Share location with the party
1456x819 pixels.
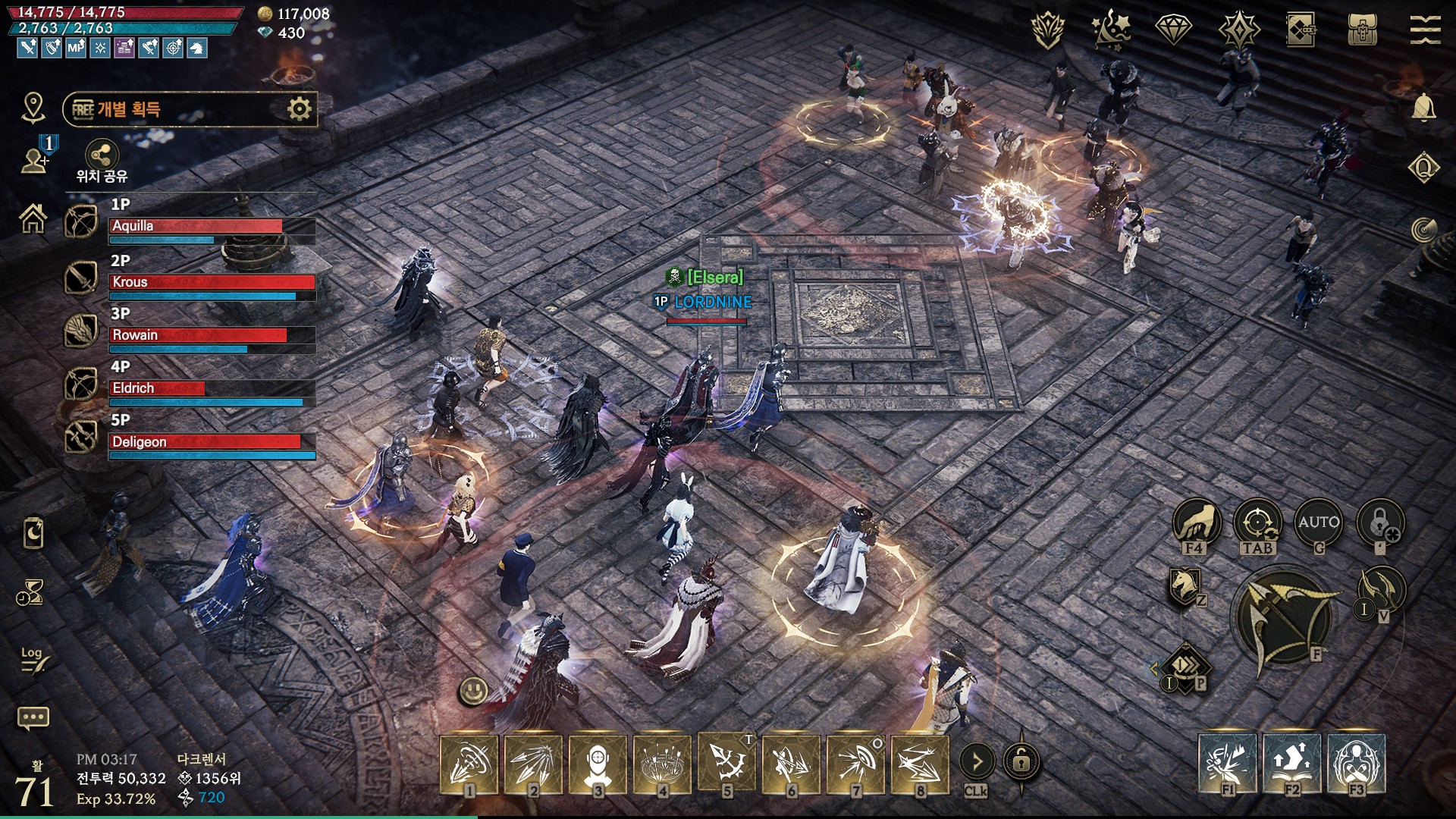pos(102,156)
